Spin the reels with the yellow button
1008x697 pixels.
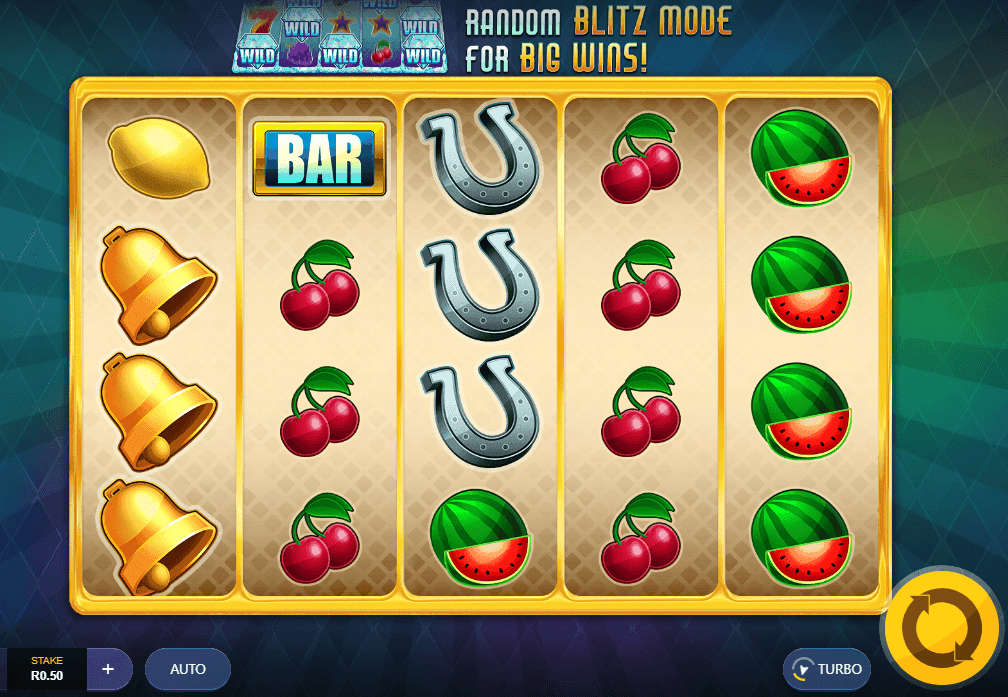pyautogui.click(x=941, y=628)
